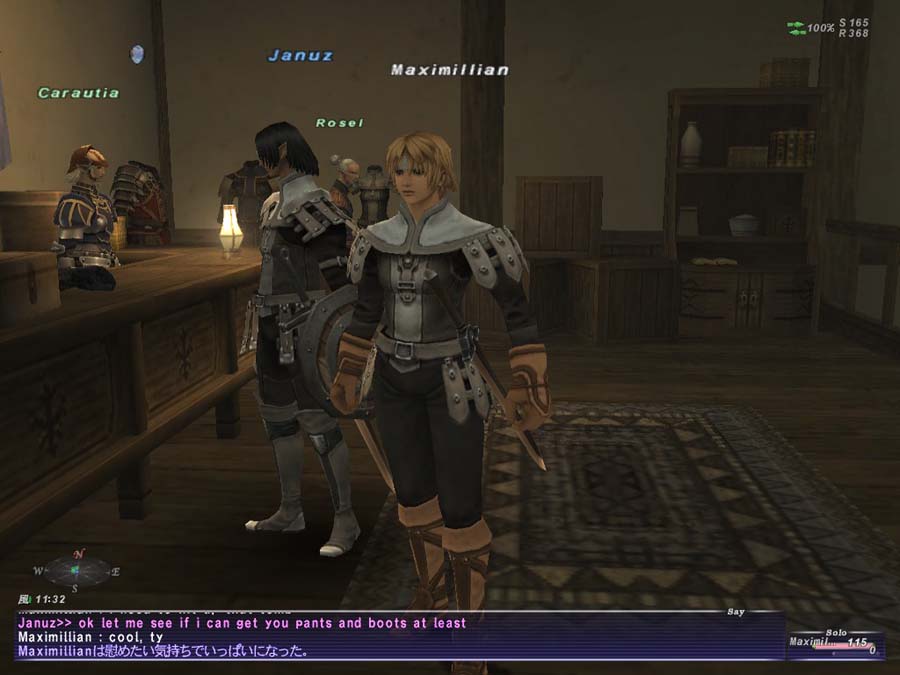This screenshot has width=900, height=675.
Task: Select Rosel's nameplate
Action: pos(339,123)
